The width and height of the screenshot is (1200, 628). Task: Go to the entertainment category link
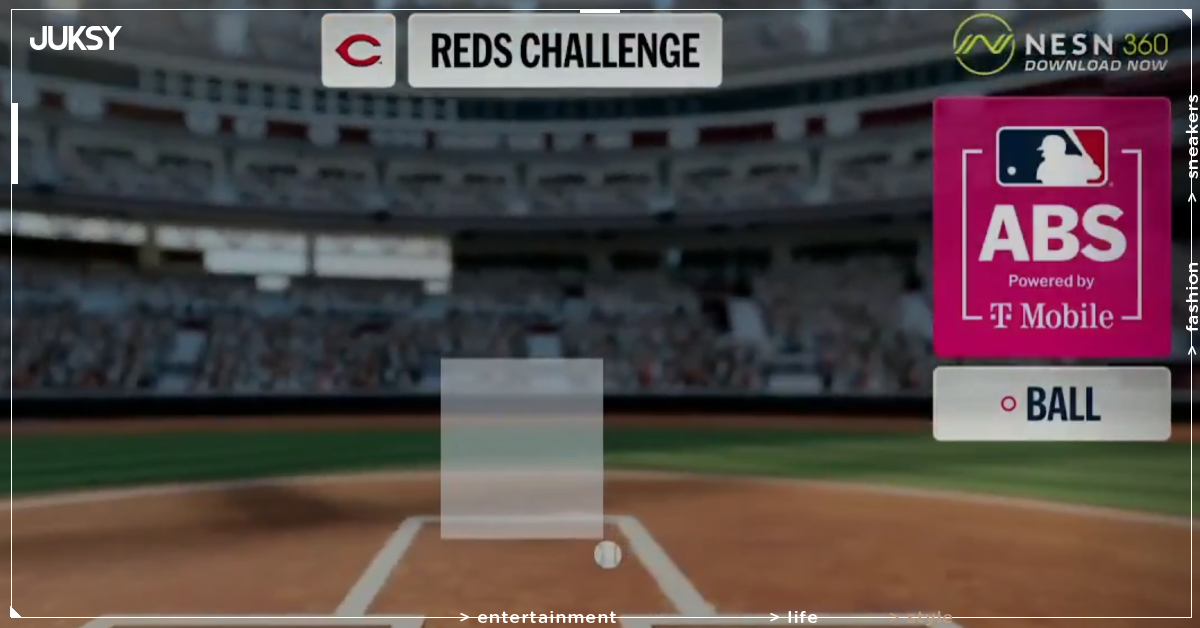[x=538, y=617]
